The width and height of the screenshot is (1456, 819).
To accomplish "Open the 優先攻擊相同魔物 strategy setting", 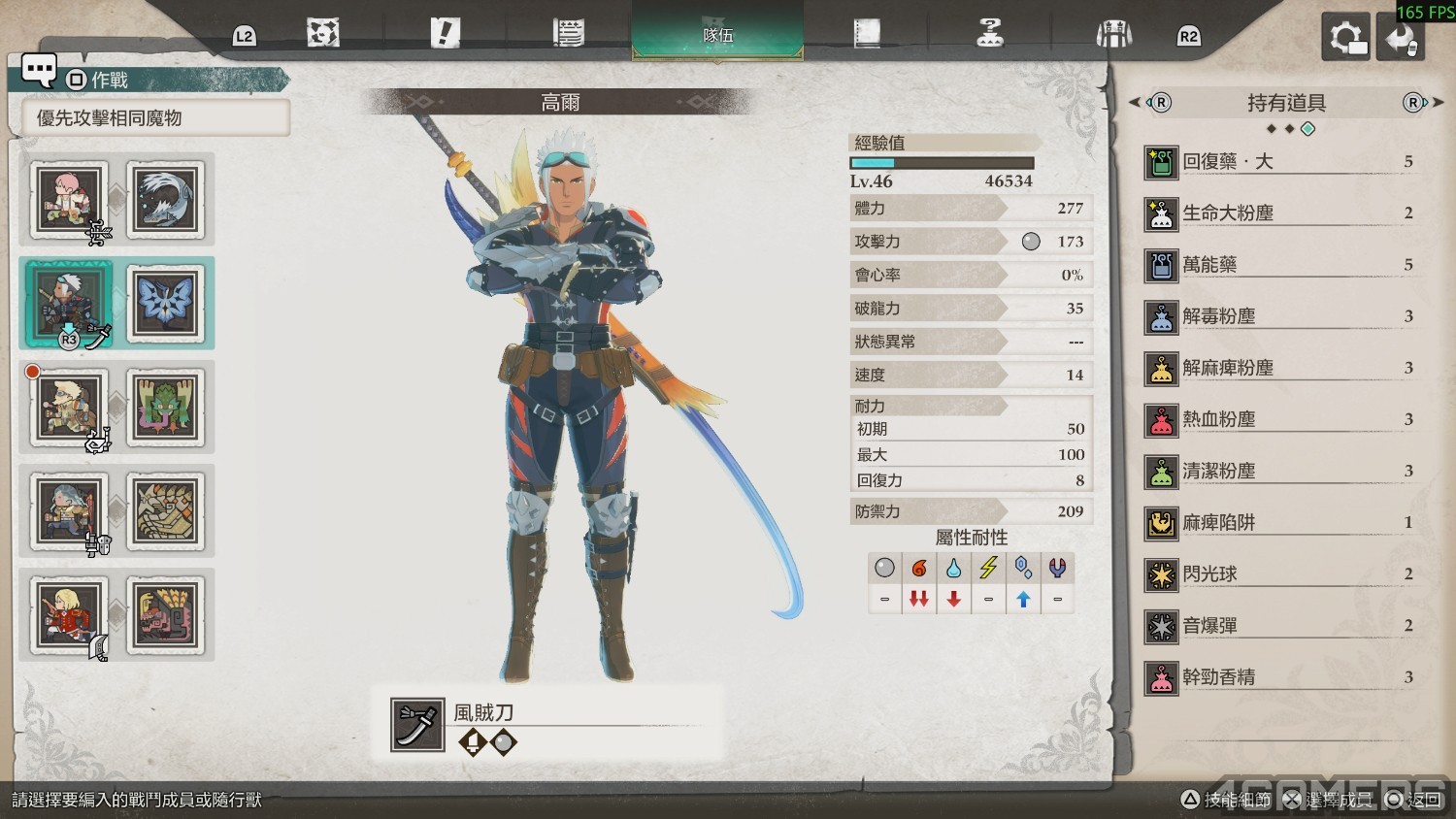I will pos(155,118).
